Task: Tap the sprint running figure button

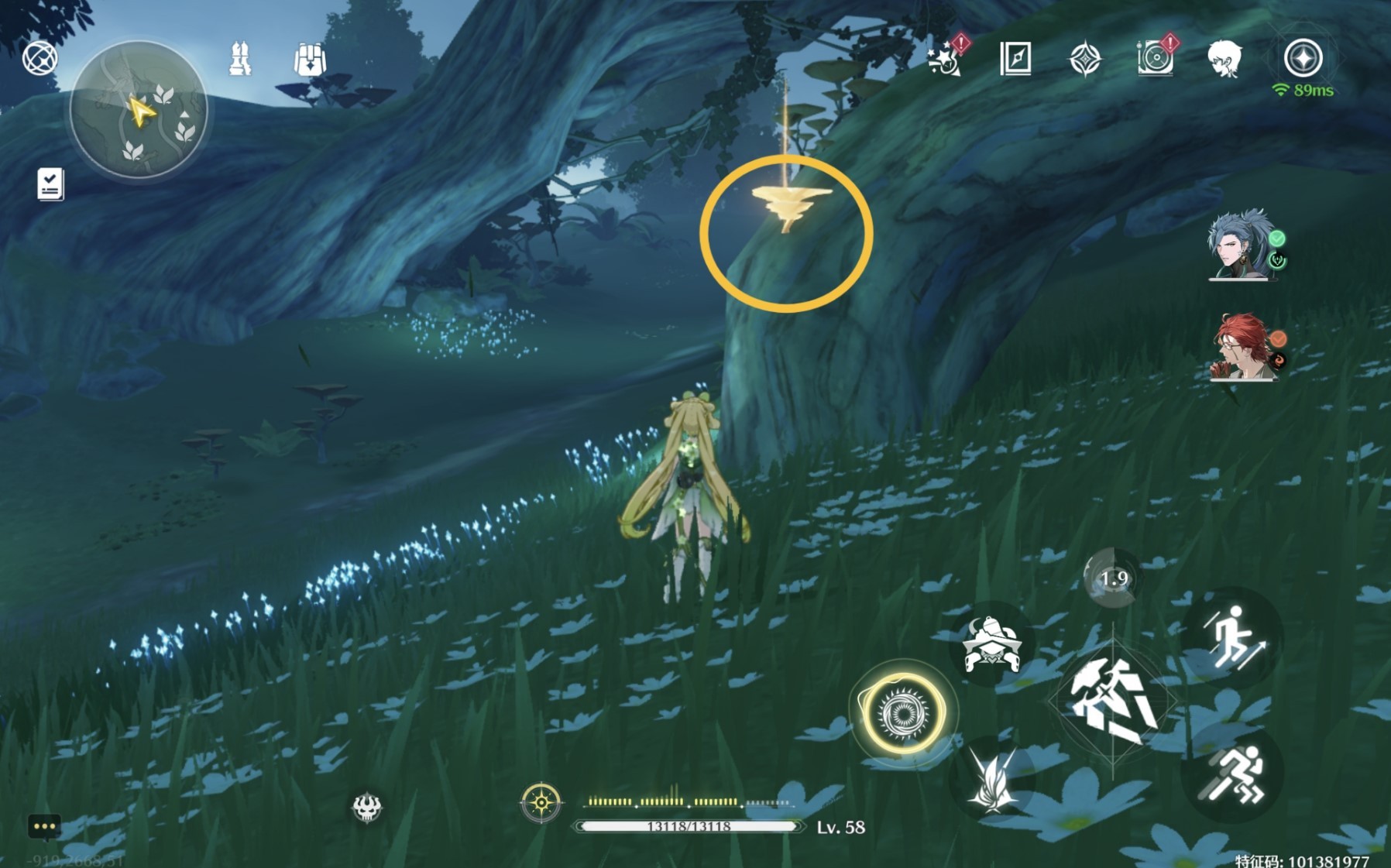Action: 1233,774
